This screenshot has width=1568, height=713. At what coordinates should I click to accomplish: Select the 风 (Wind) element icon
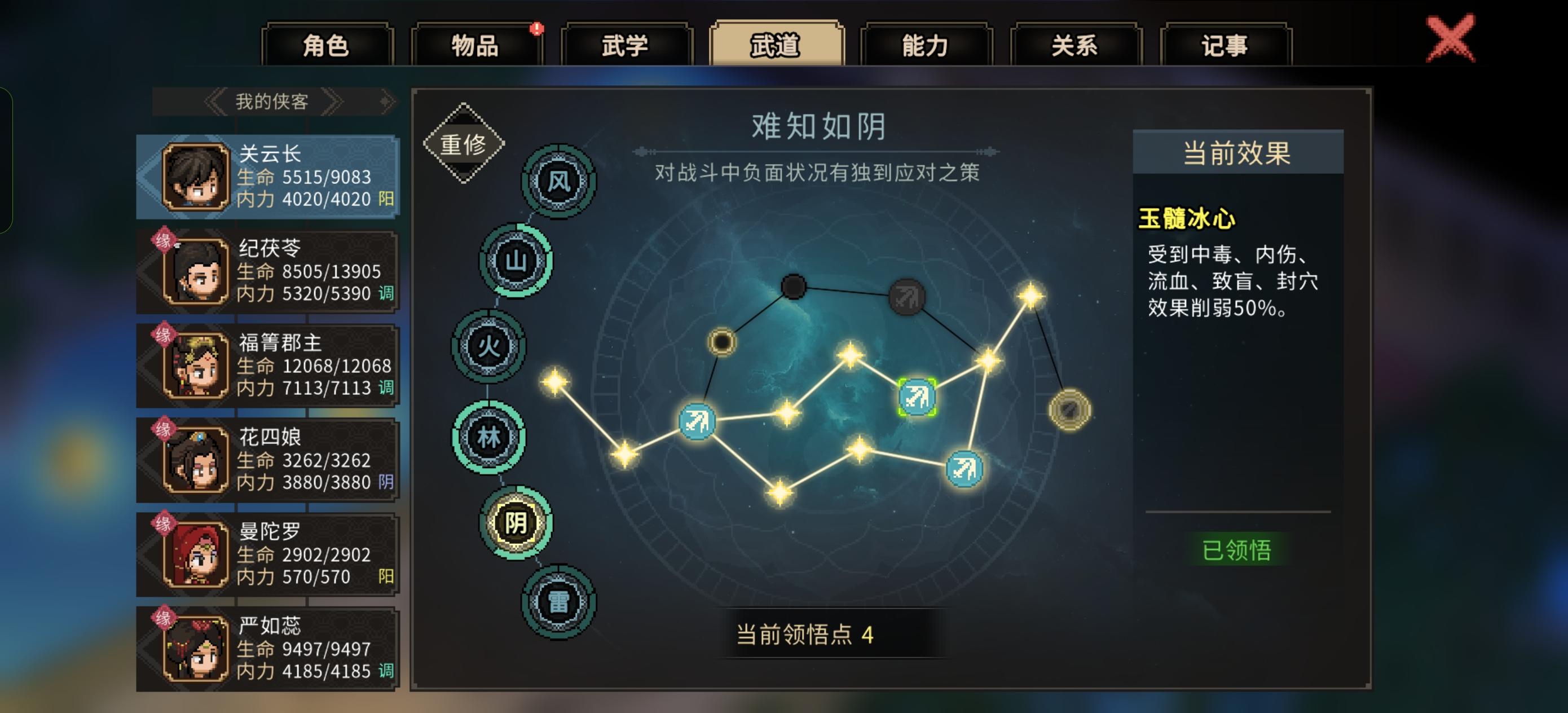(x=558, y=181)
